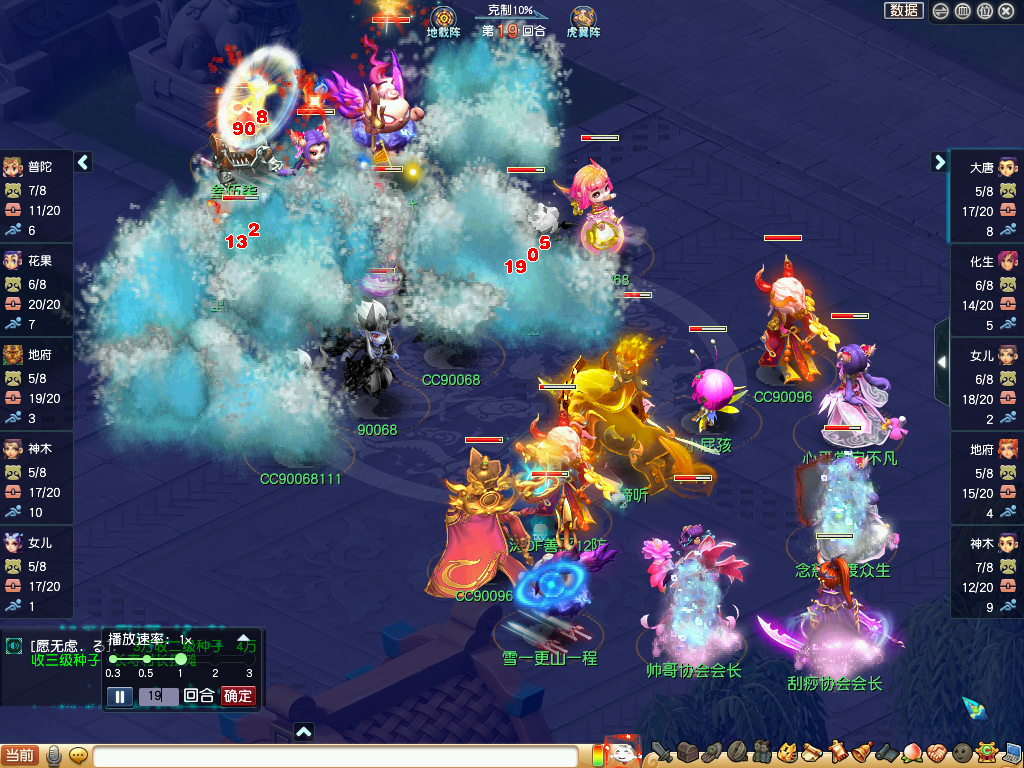Open the peach icon in bottom toolbar

point(911,753)
